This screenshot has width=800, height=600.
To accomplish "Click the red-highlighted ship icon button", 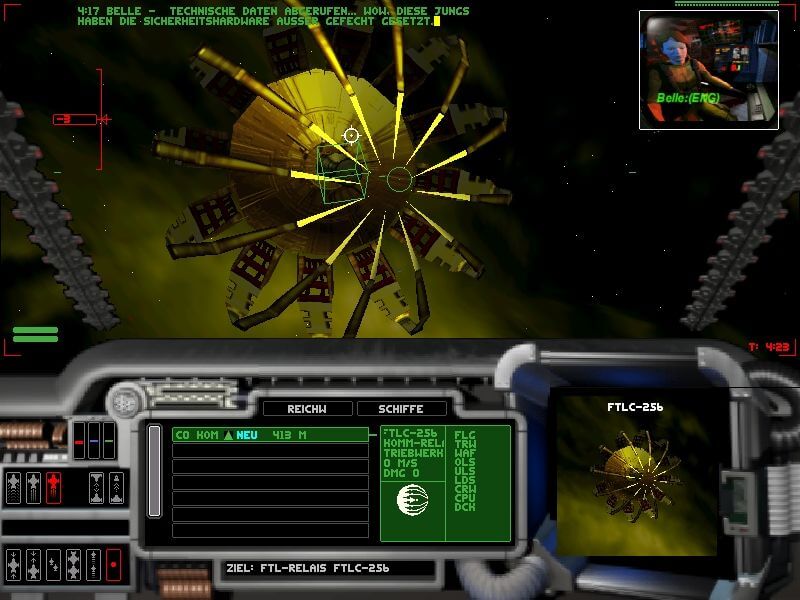I will pos(53,487).
